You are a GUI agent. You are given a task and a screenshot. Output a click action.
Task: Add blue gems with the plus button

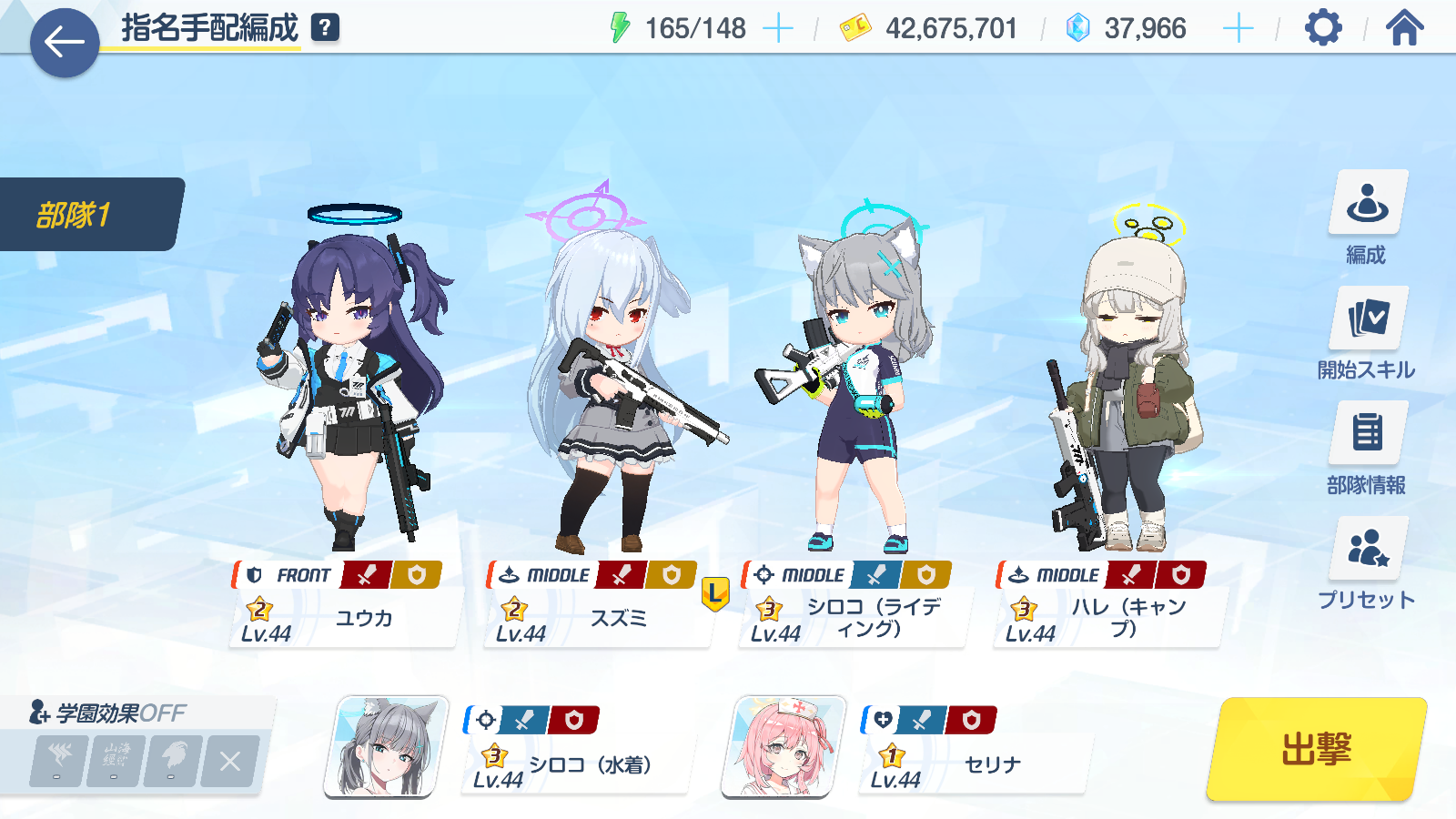(x=1238, y=29)
